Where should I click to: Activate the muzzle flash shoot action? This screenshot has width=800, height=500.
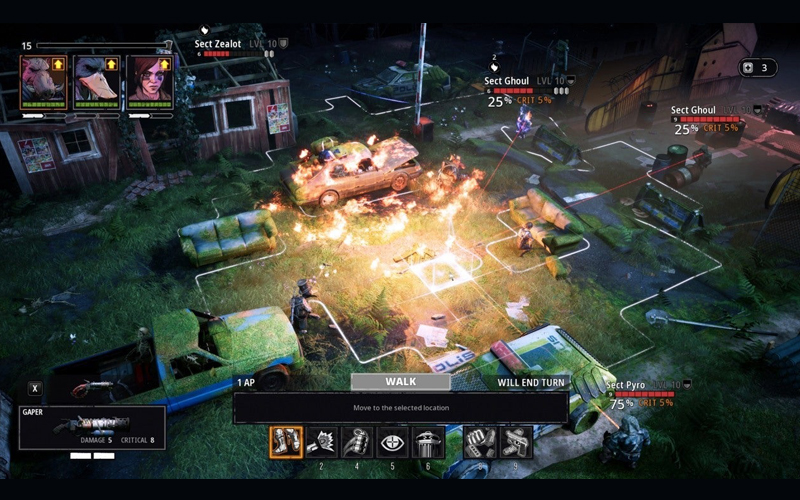321,442
